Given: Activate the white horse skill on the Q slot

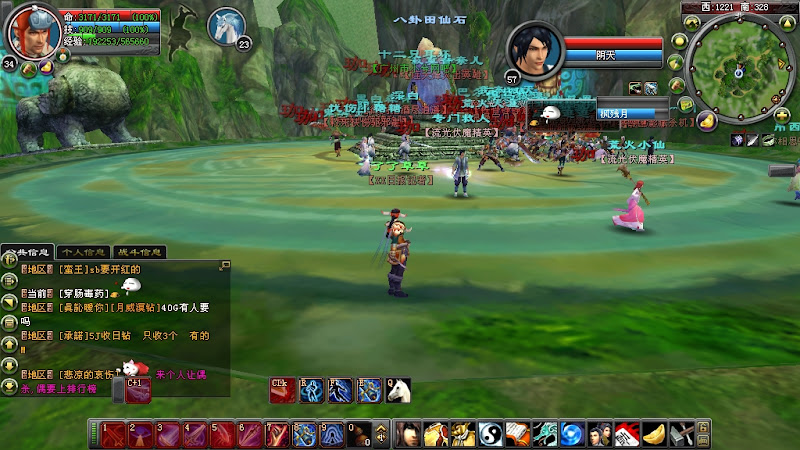Looking at the screenshot, I should pos(398,390).
